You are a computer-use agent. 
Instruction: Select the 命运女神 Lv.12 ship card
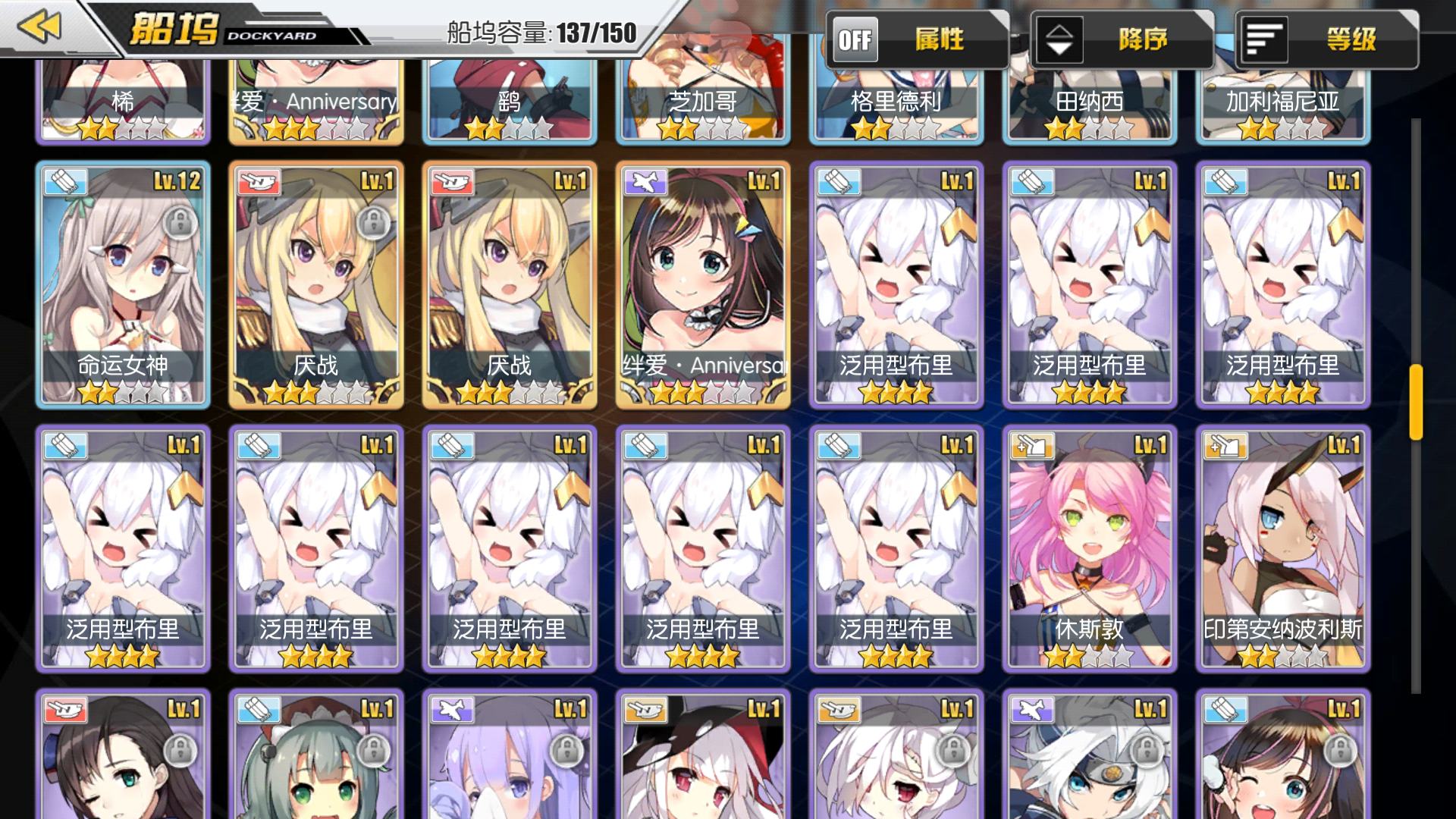[123, 284]
